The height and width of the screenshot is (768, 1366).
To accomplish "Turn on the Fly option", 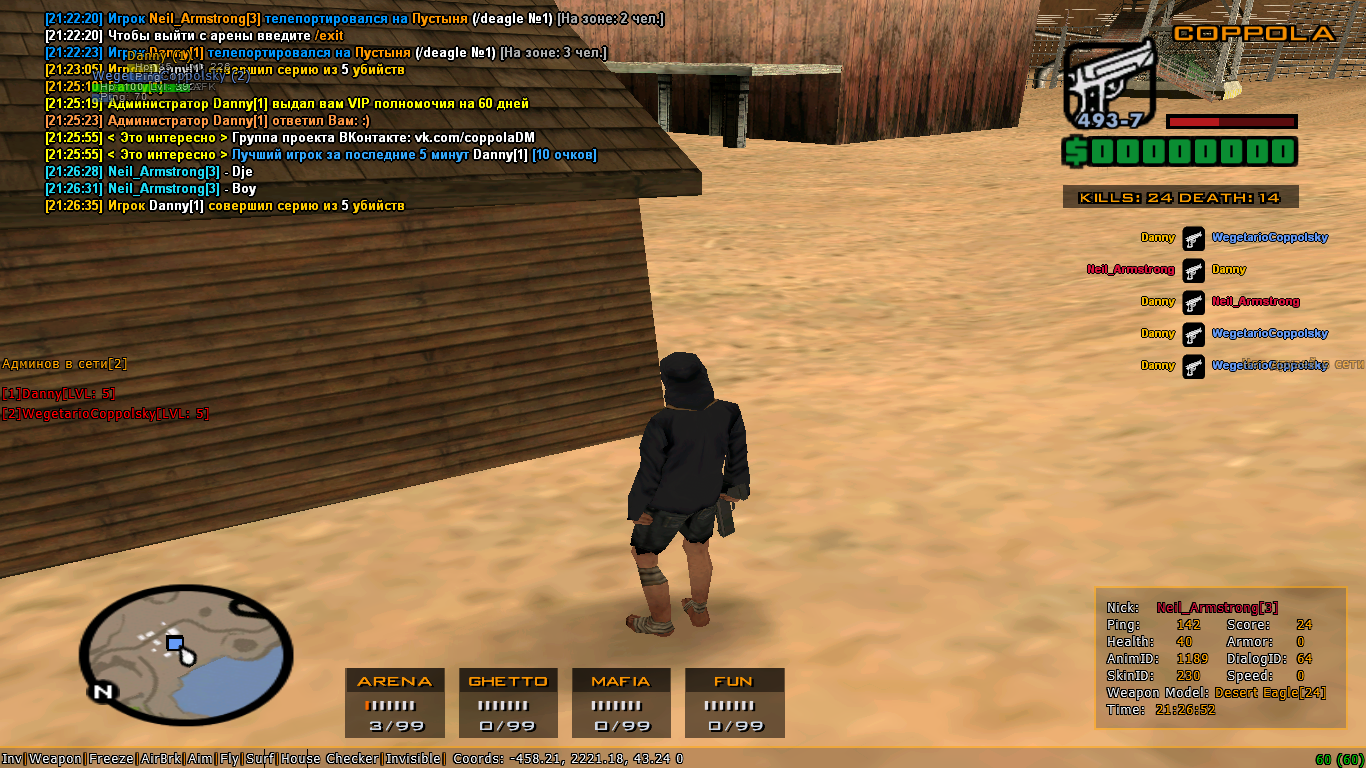I will 229,759.
